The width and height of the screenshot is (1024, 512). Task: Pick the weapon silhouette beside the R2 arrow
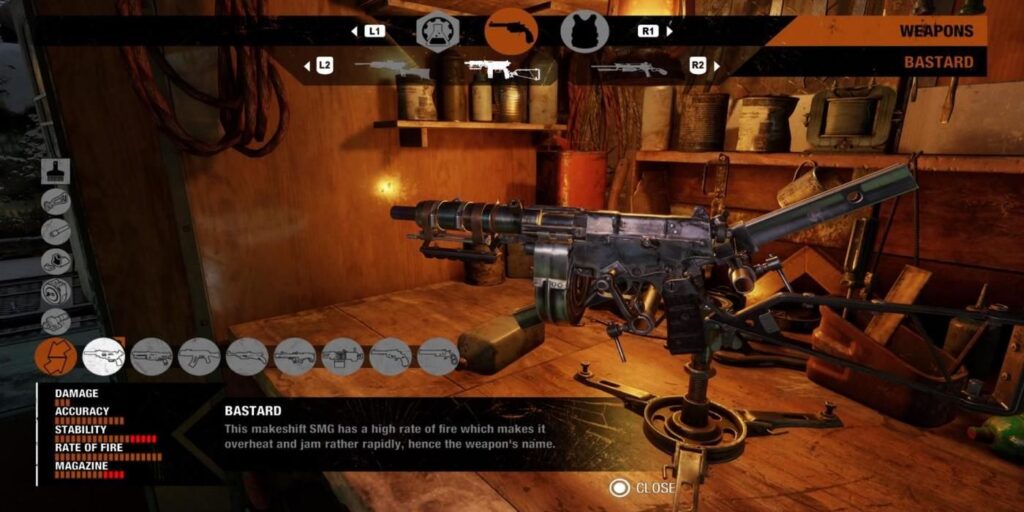pyautogui.click(x=628, y=68)
